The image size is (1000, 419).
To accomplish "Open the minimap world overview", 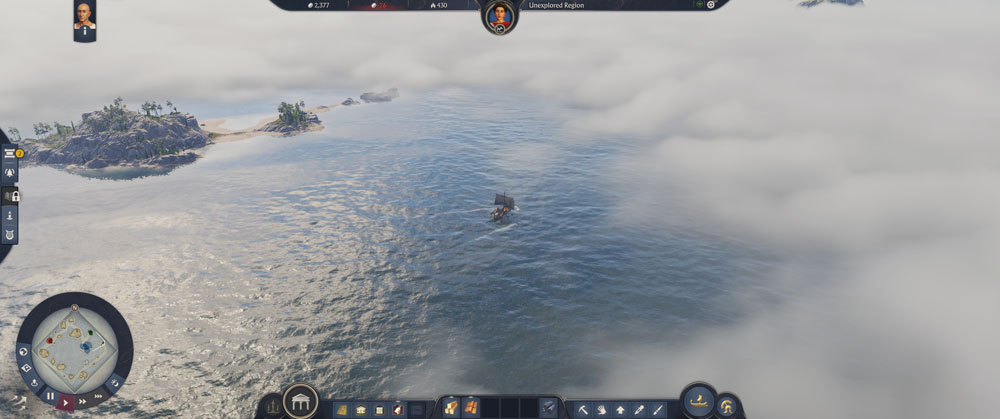I will click(x=75, y=346).
